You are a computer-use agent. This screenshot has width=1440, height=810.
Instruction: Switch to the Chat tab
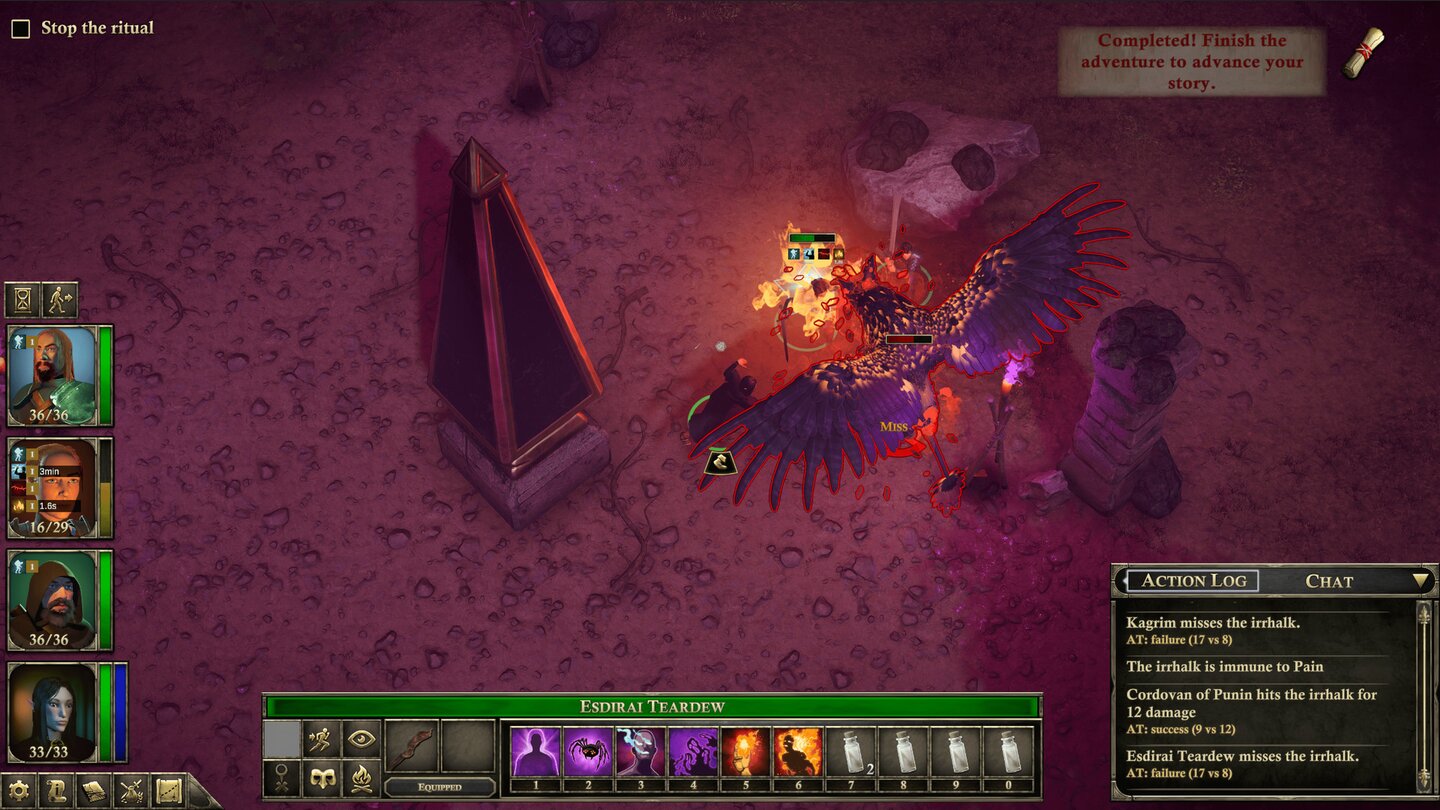point(1330,581)
